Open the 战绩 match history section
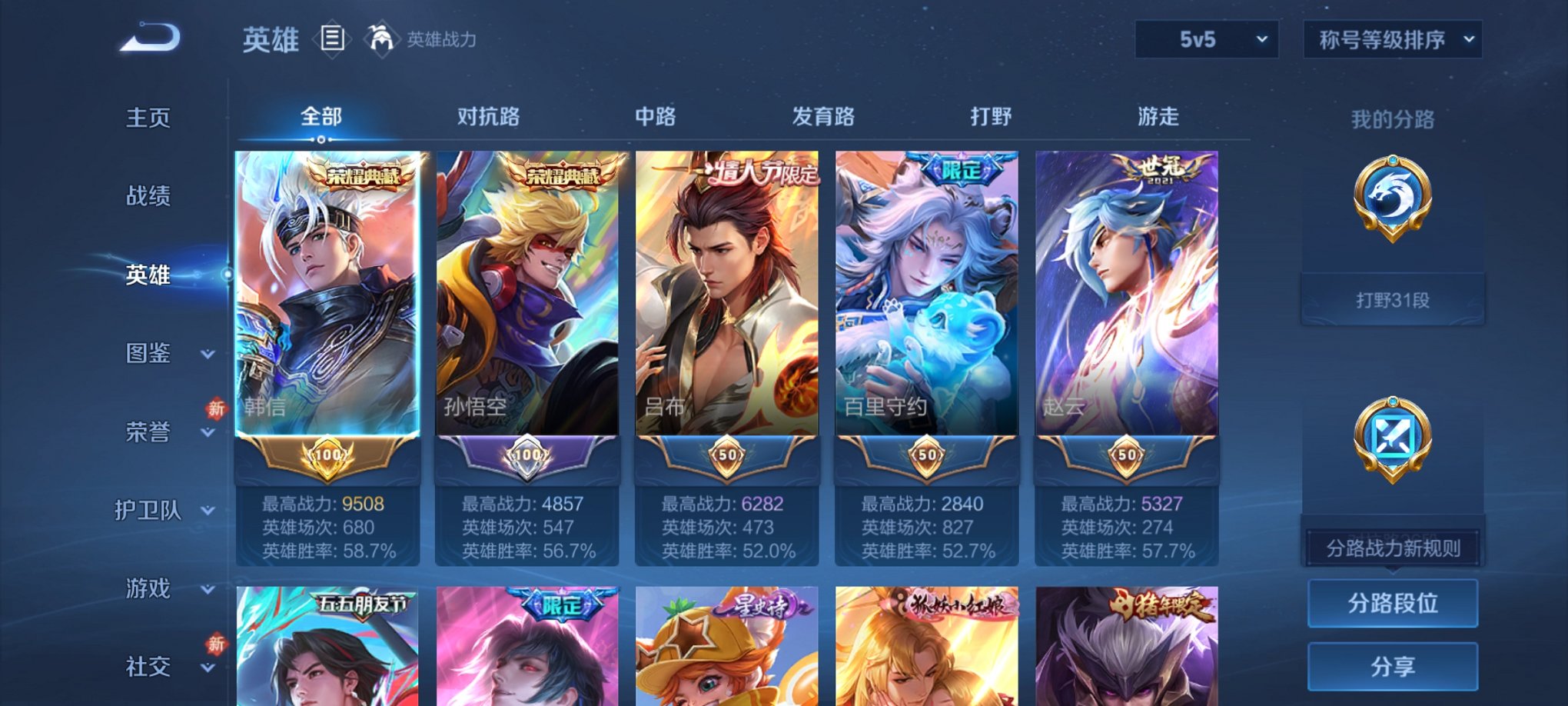This screenshot has width=1568, height=706. tap(151, 197)
